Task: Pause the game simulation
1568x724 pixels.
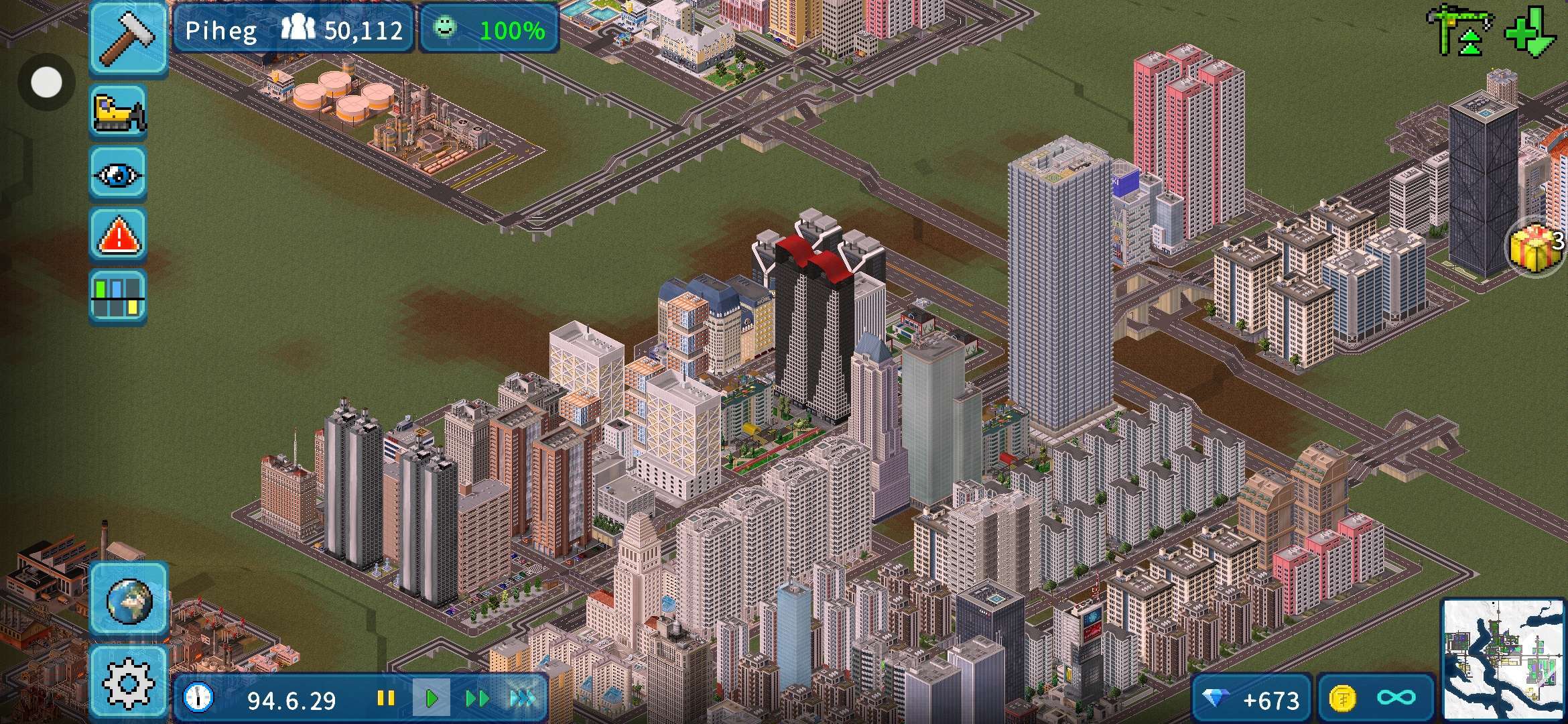Action: coord(385,699)
